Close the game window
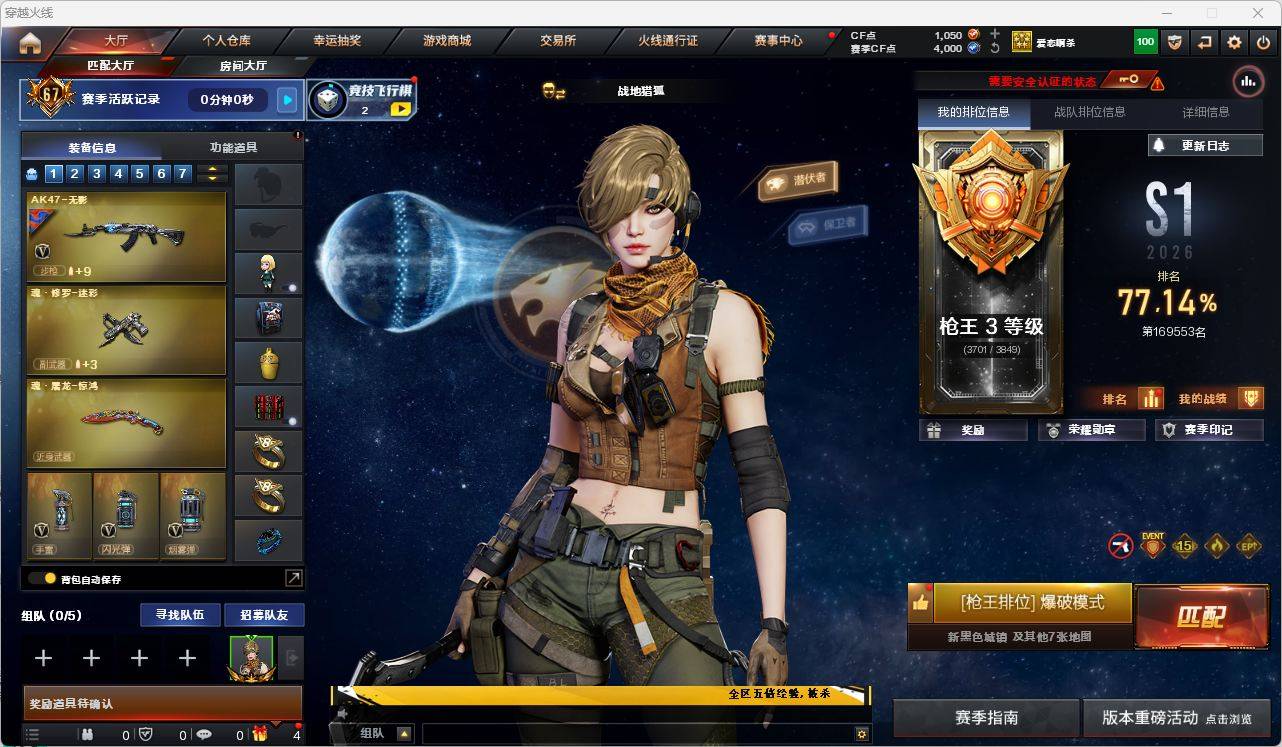1282x747 pixels. (1258, 13)
